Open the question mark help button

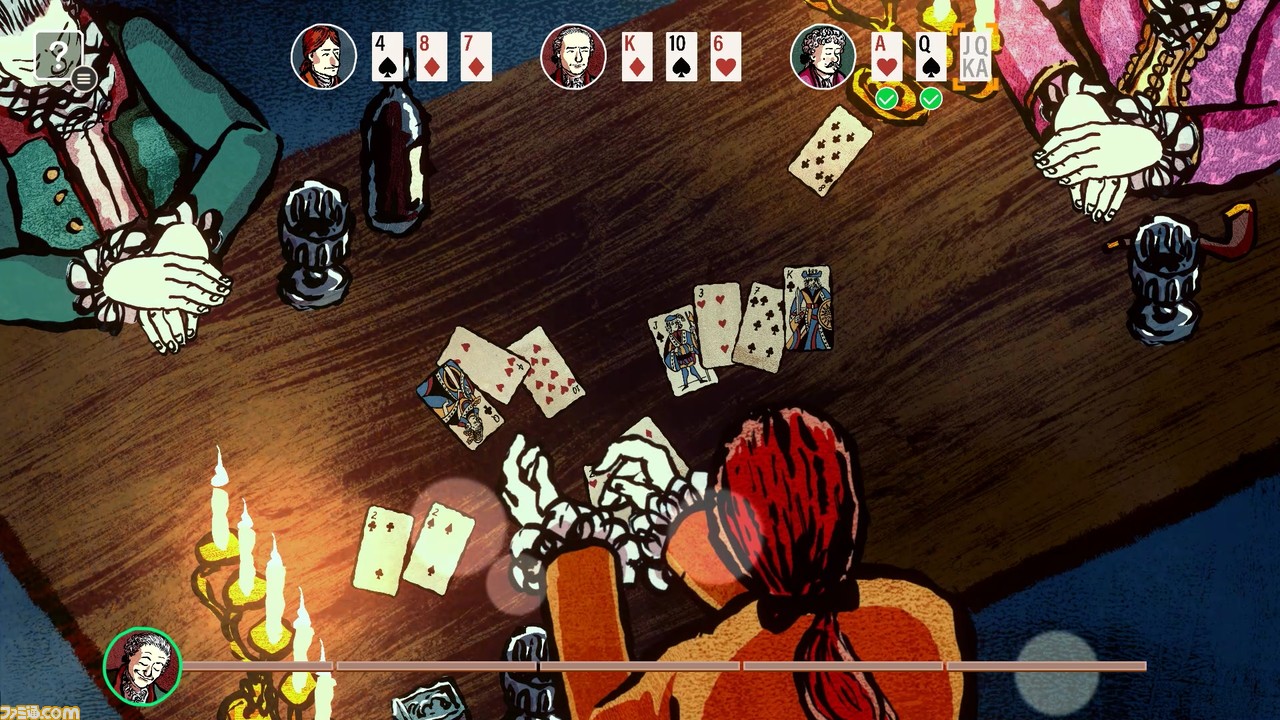57,54
